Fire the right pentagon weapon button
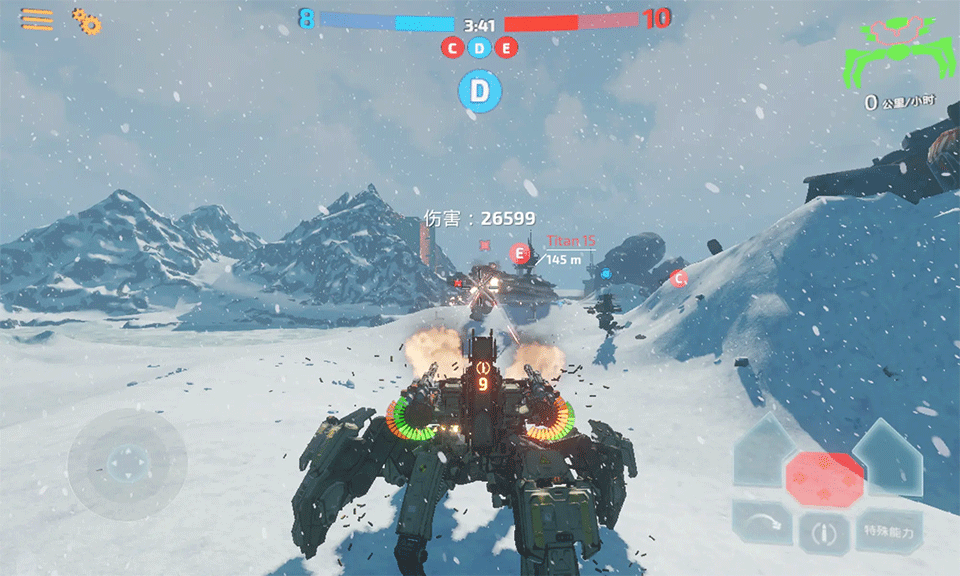 coord(888,455)
